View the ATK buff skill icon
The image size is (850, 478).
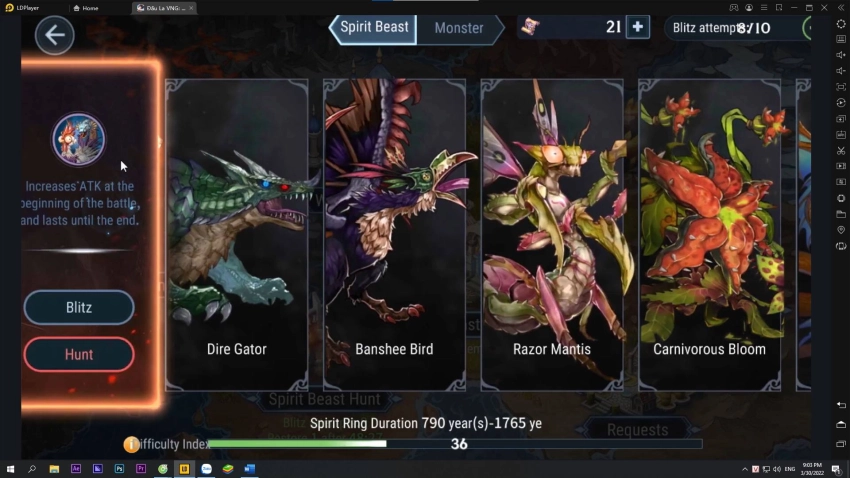click(78, 139)
